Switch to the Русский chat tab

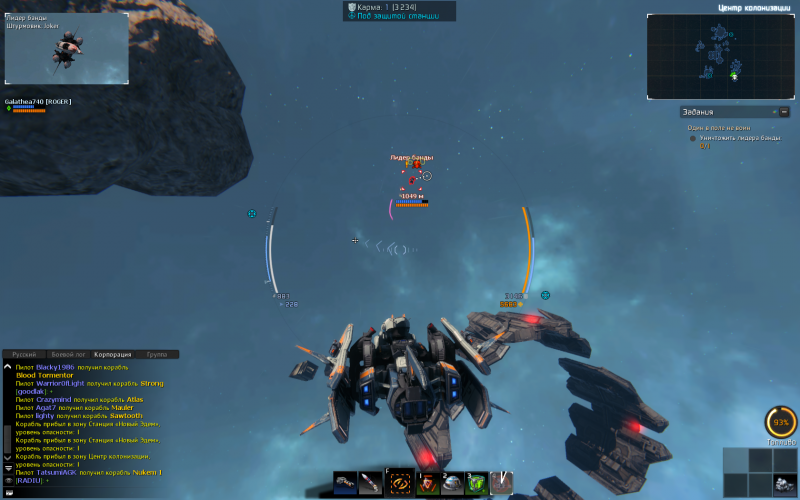click(24, 354)
